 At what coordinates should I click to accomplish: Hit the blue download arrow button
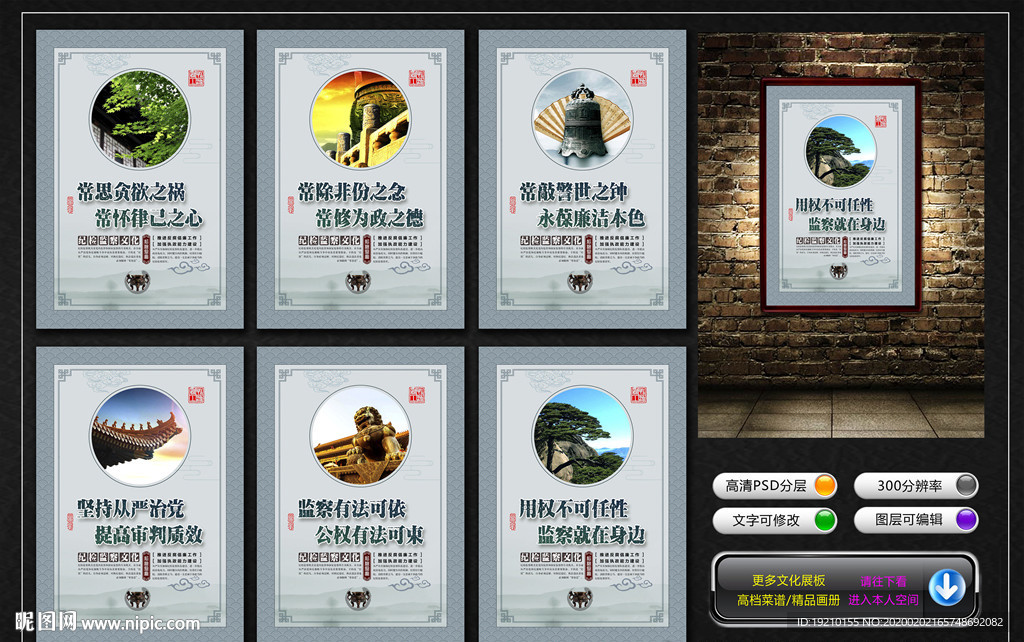coord(946,587)
